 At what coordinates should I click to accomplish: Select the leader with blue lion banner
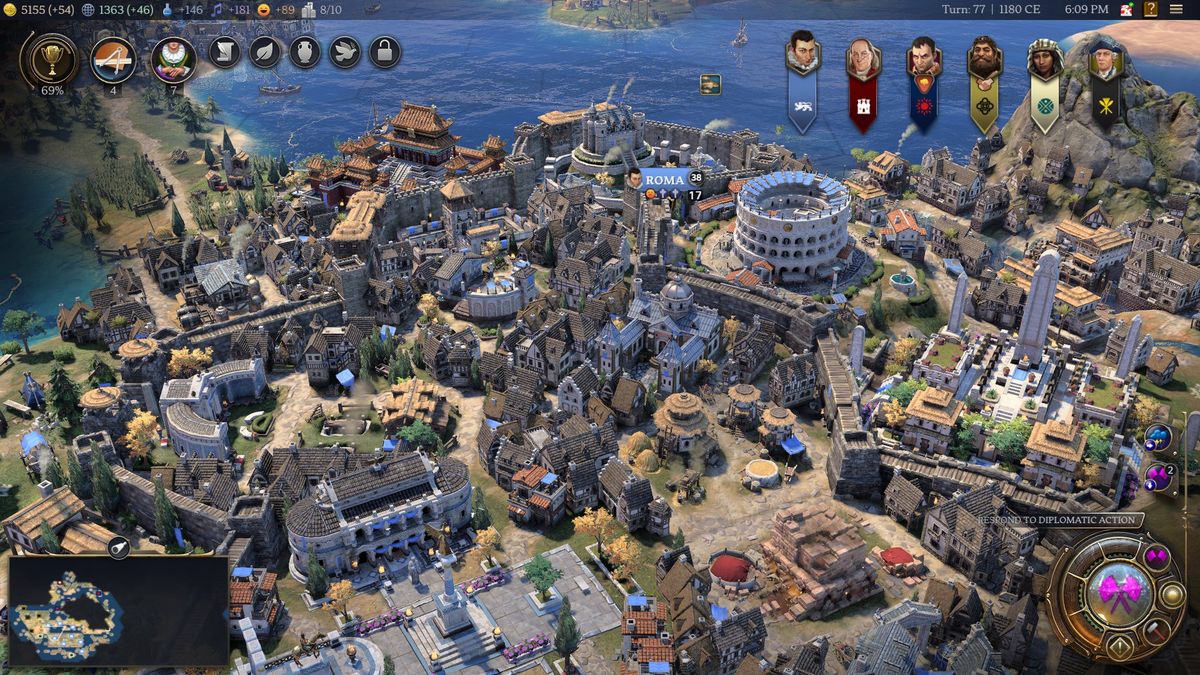tap(803, 80)
